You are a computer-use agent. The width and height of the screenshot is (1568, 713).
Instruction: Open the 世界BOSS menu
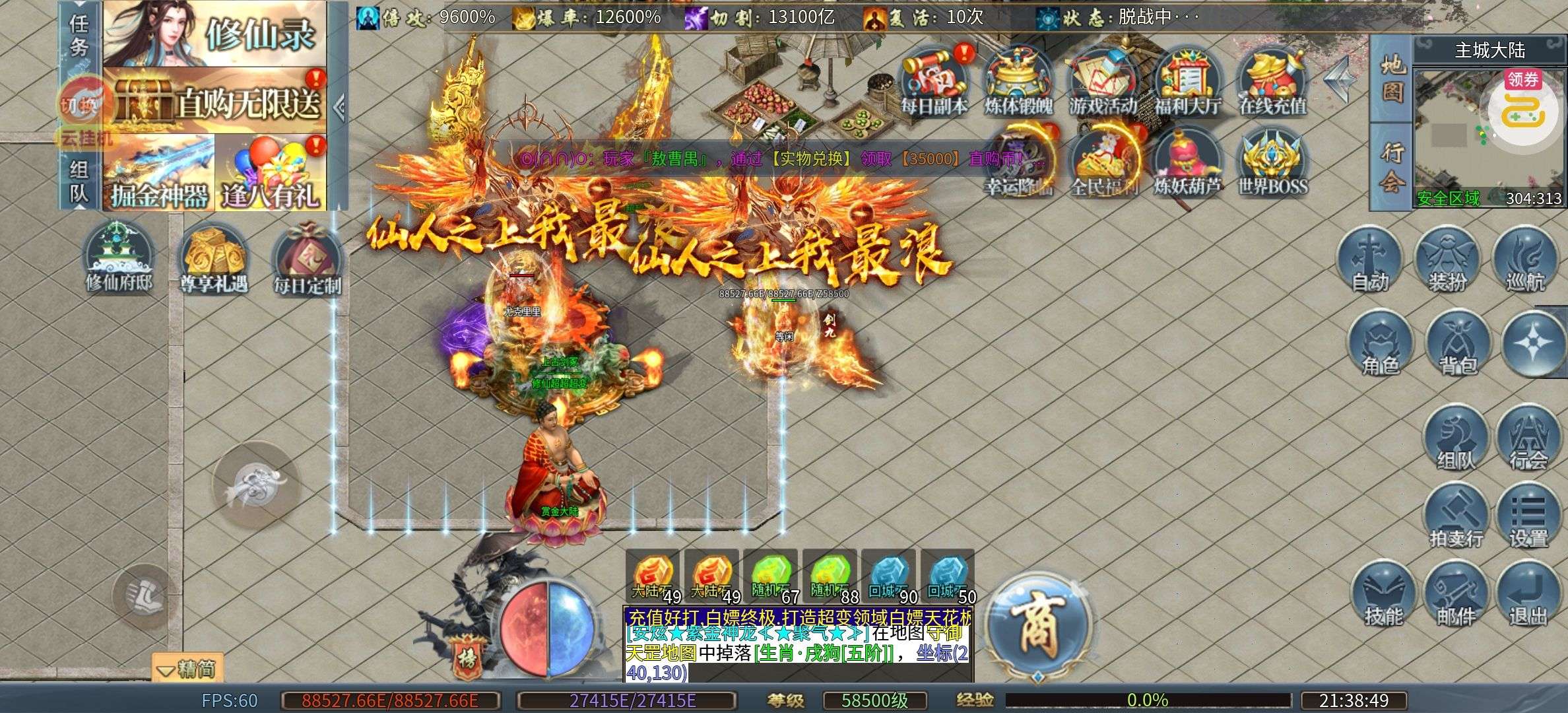click(x=1272, y=162)
